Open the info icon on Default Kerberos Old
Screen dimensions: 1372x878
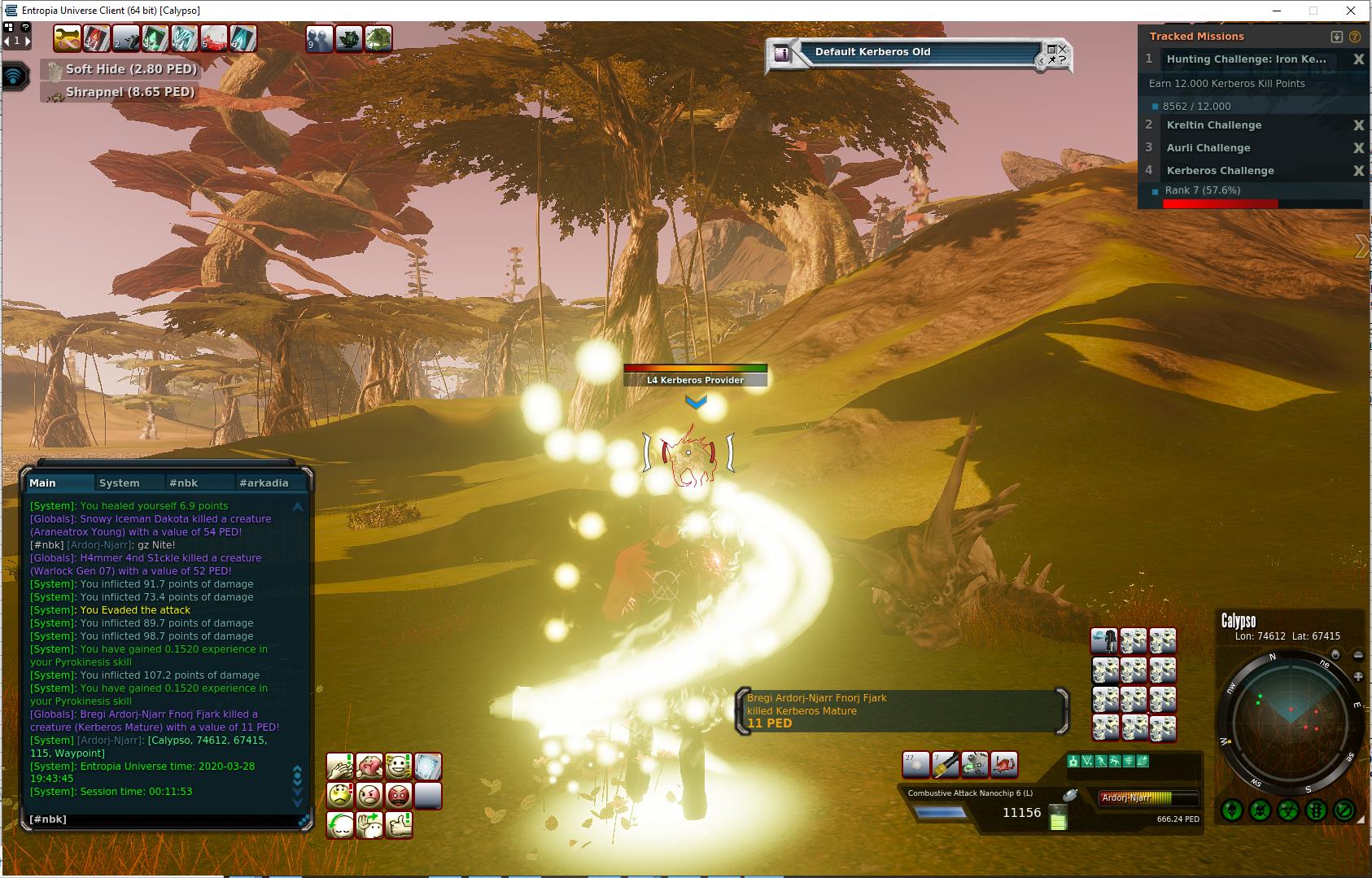[x=782, y=54]
